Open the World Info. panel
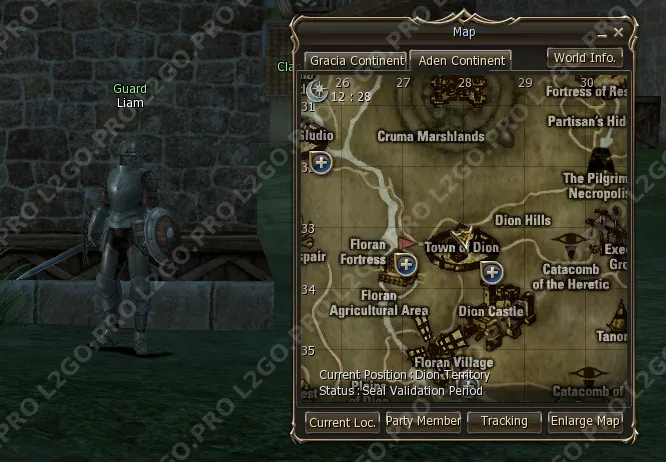This screenshot has width=666, height=462. click(x=585, y=58)
